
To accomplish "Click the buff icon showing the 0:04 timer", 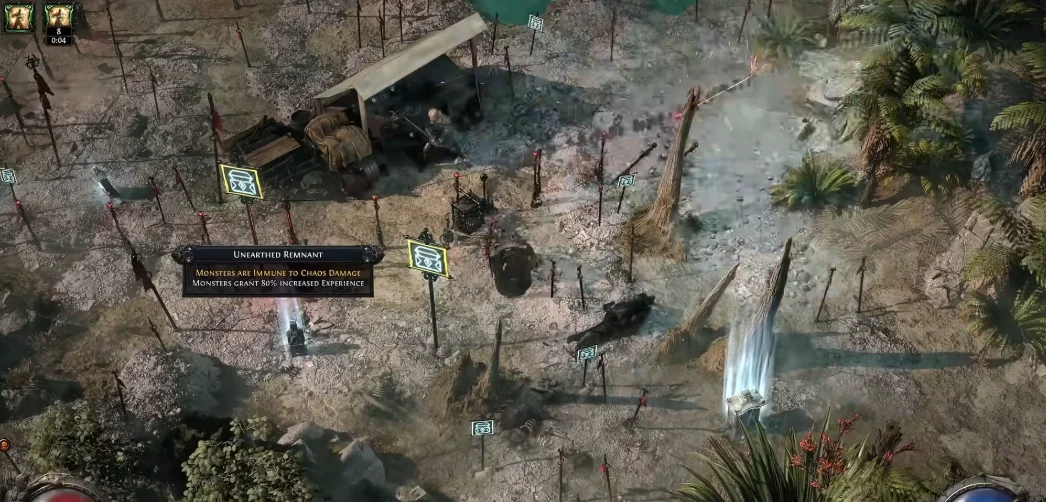I will [59, 19].
